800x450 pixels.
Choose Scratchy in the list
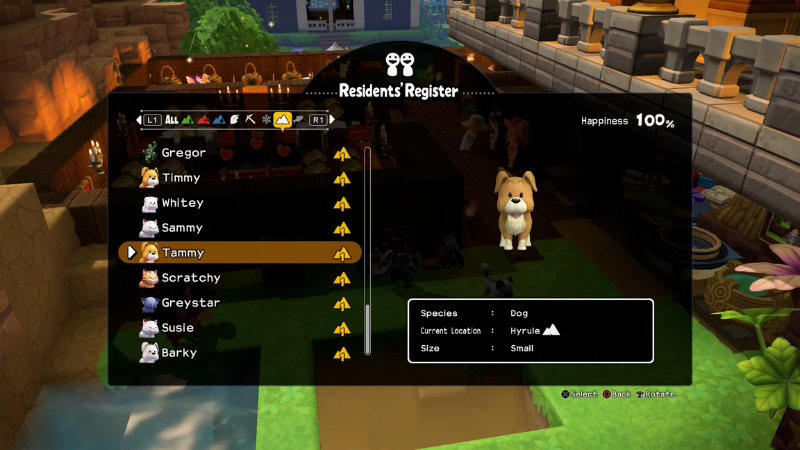pos(191,278)
